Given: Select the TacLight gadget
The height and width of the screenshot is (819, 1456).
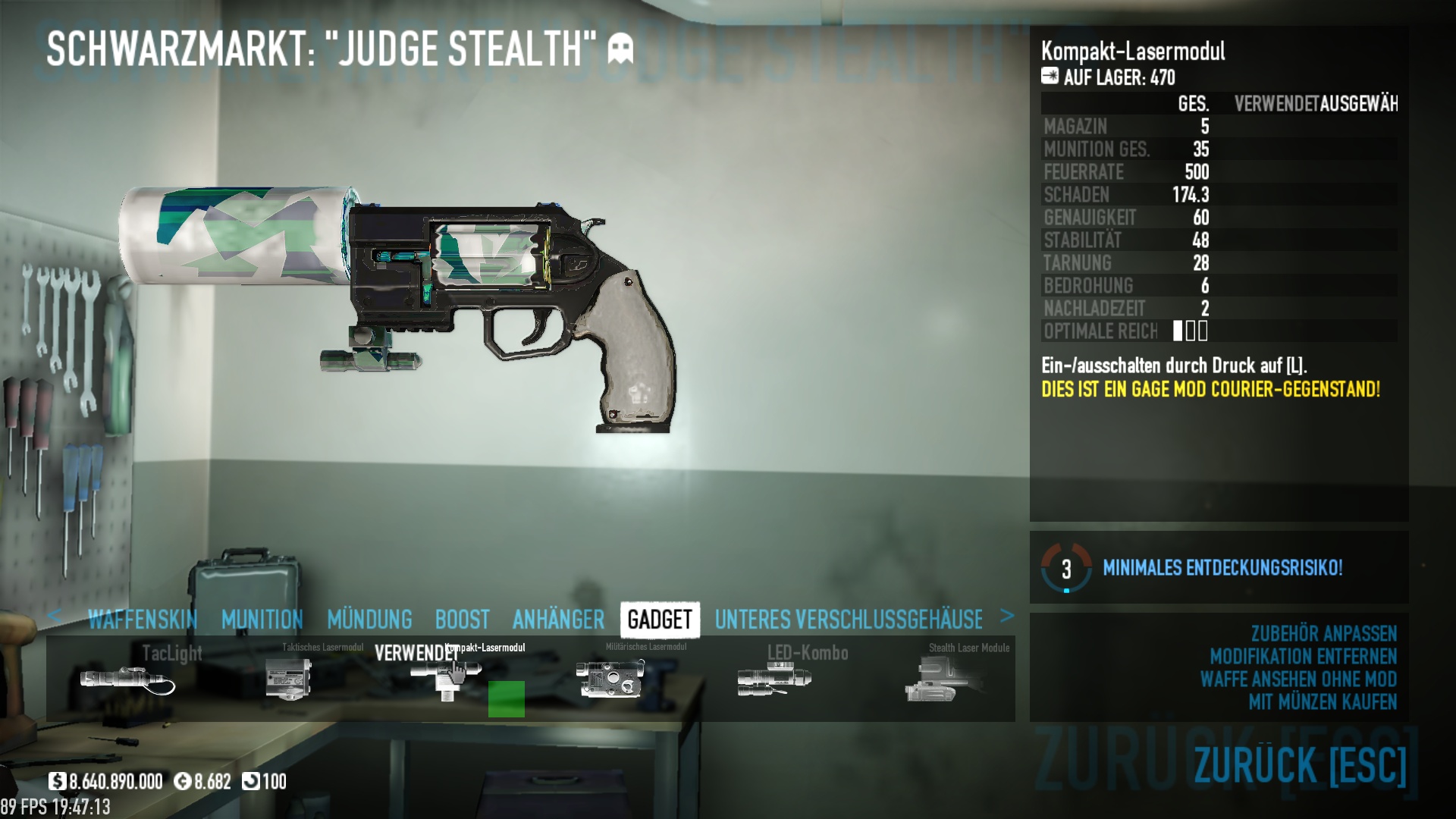Looking at the screenshot, I should [127, 678].
